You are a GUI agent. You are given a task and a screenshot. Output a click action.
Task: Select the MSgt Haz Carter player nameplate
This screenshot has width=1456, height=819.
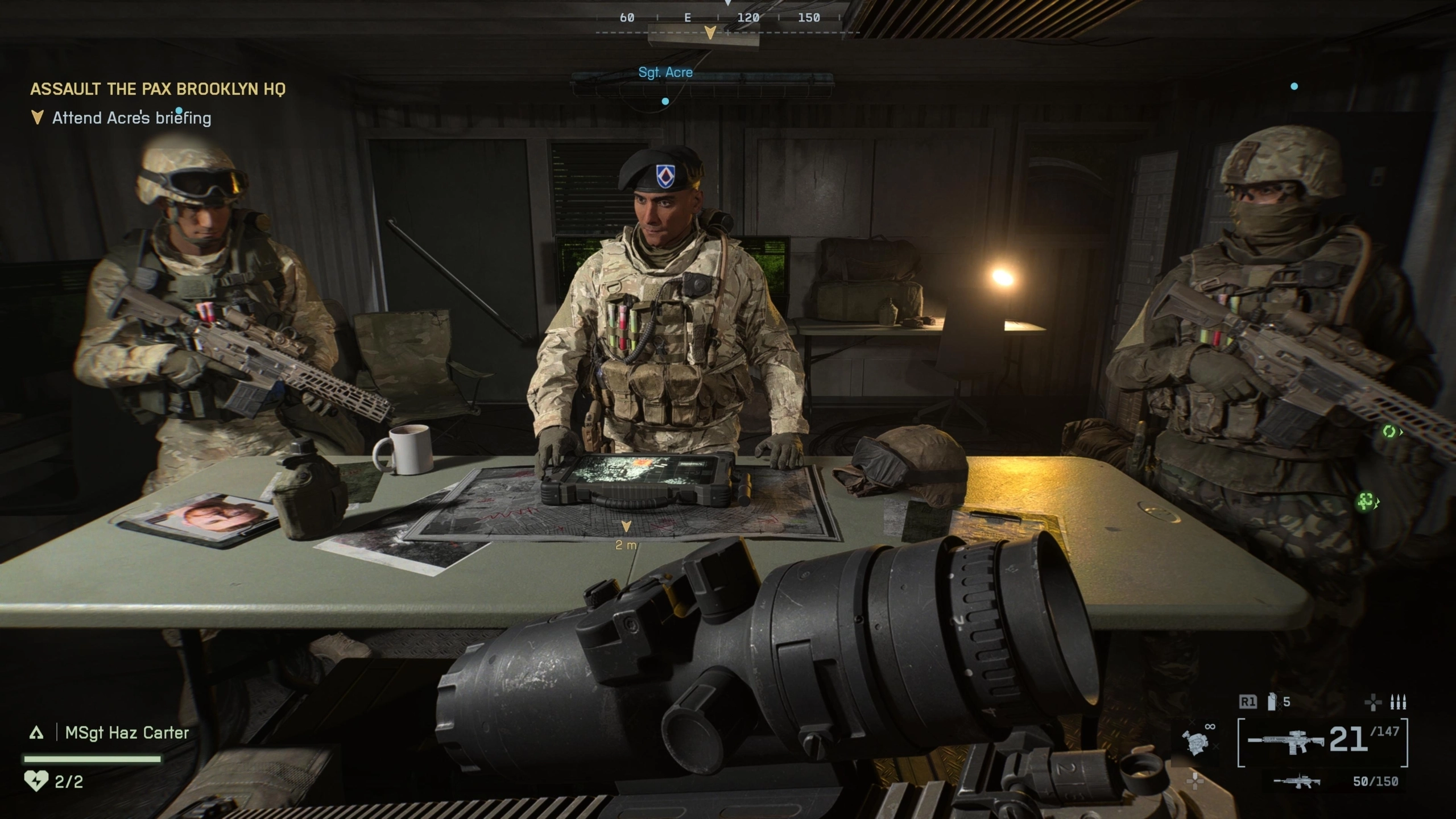coord(126,733)
